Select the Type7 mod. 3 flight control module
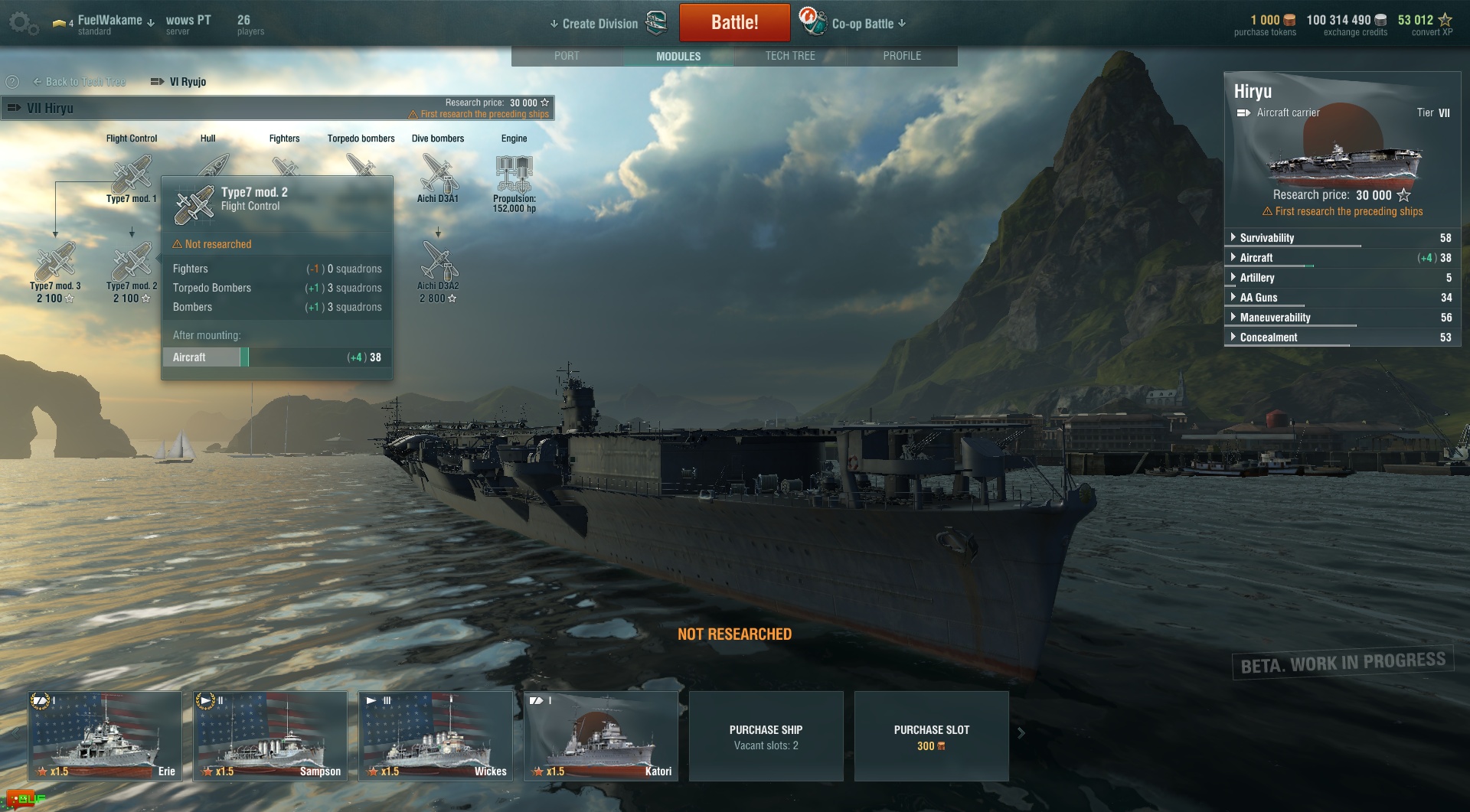The image size is (1470, 812). coord(55,264)
